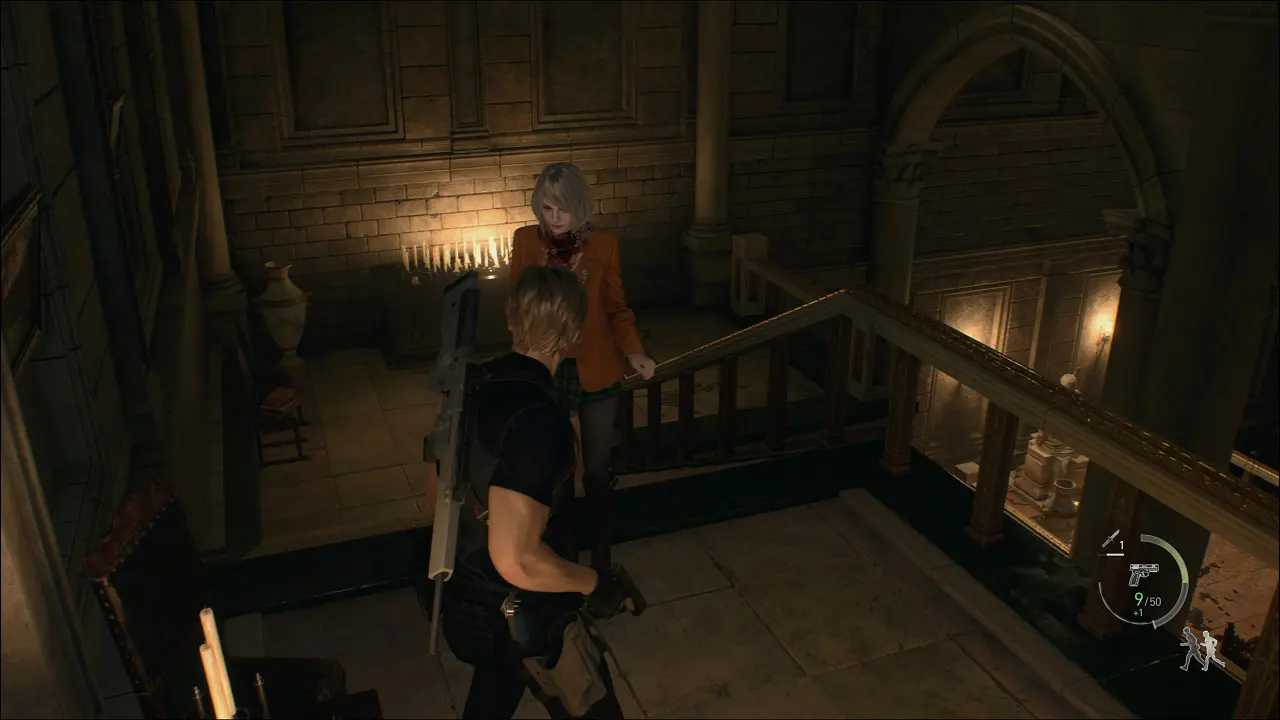Click the companion formation running figures icon
This screenshot has height=720, width=1280.
1200,650
